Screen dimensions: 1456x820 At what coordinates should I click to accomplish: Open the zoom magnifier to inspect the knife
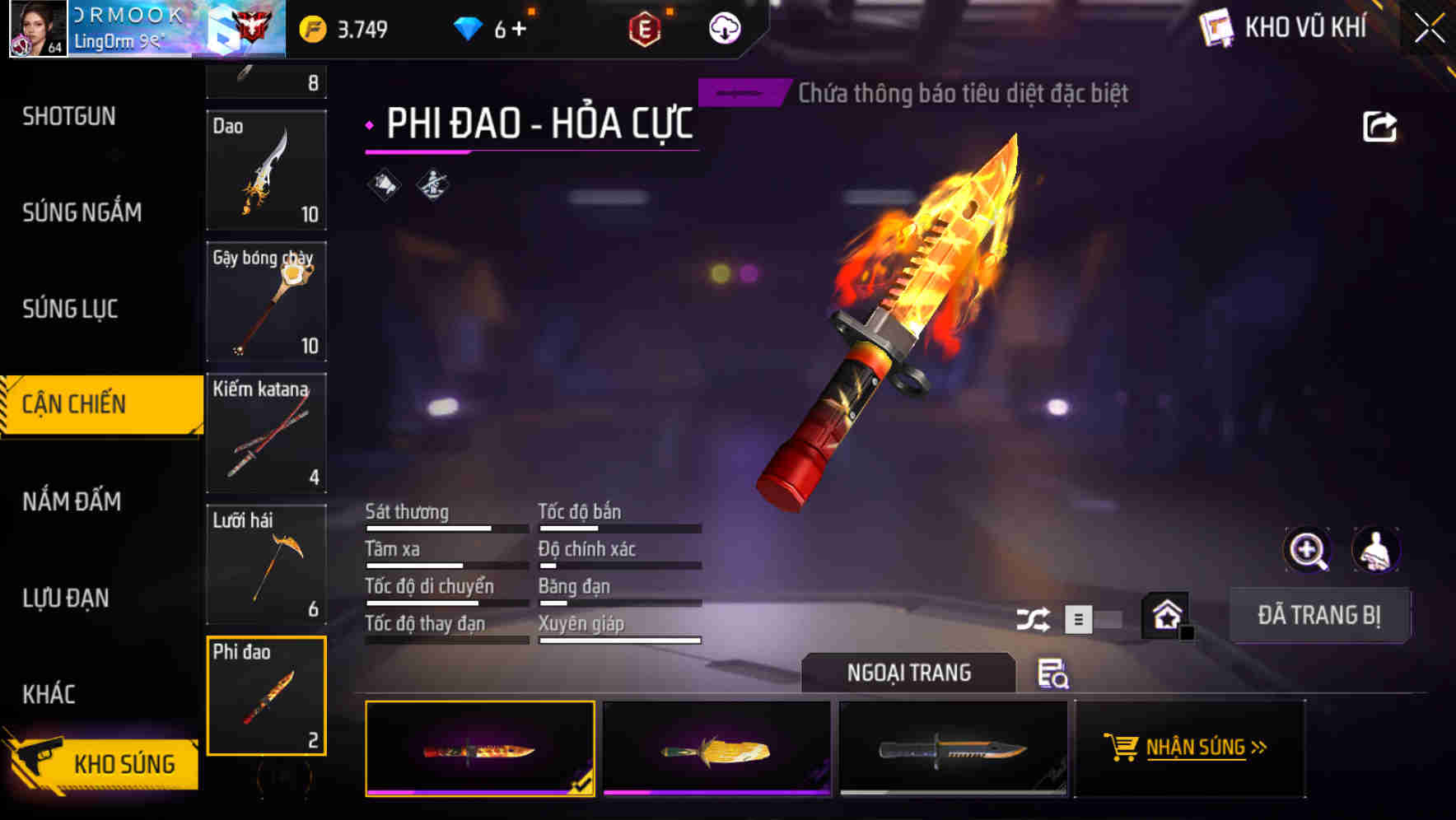[1305, 550]
